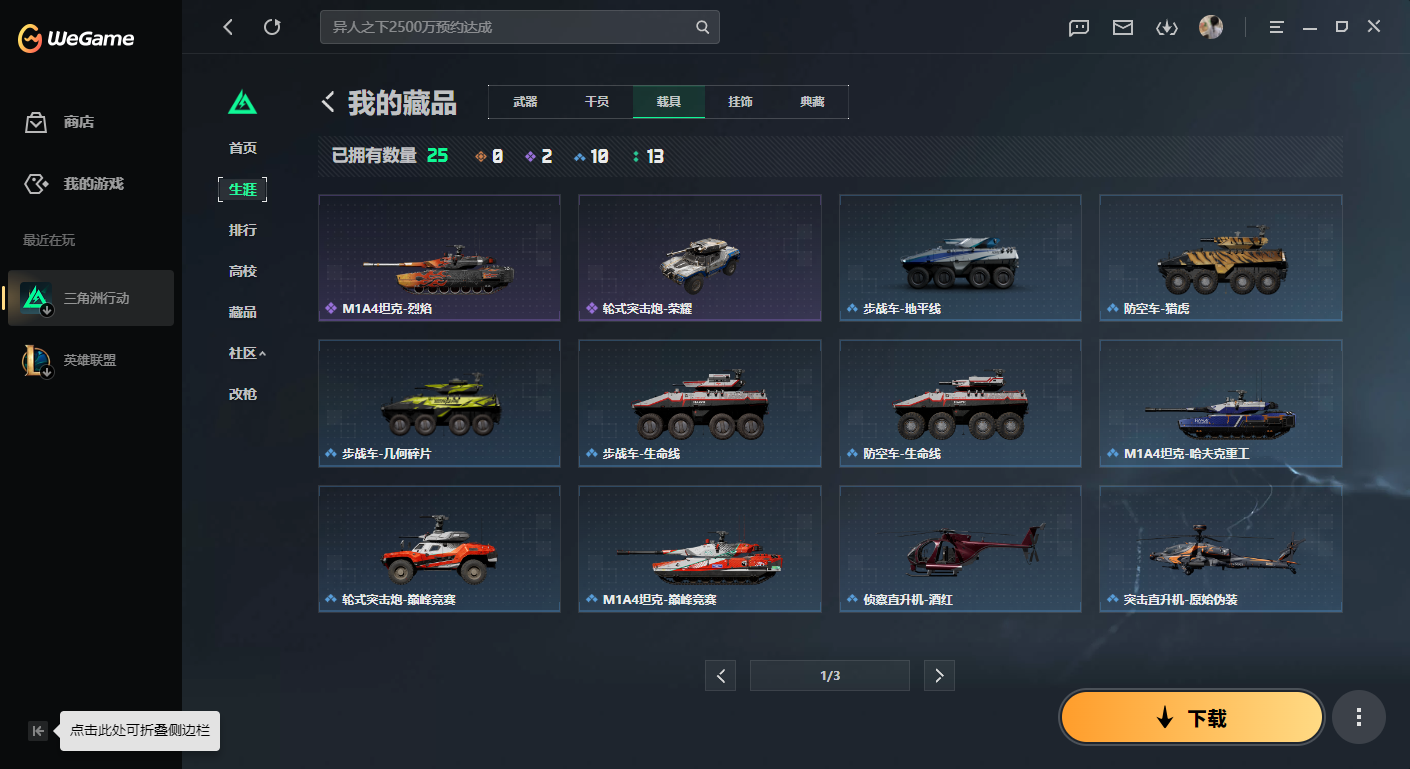Open the chat messages icon

click(x=1078, y=28)
